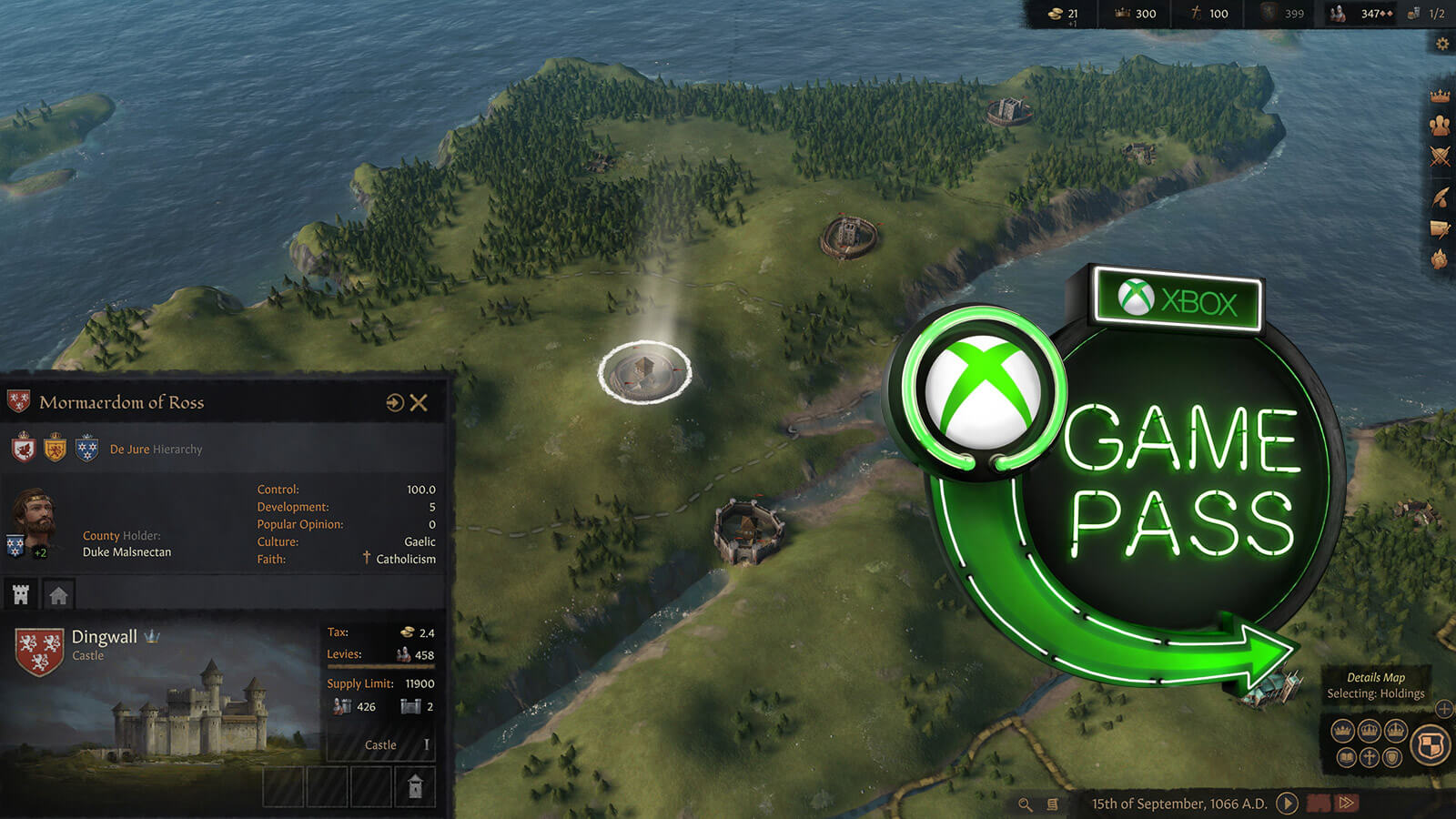The width and height of the screenshot is (1456, 819).
Task: Open the Intrigue quill icon
Action: 1439,194
